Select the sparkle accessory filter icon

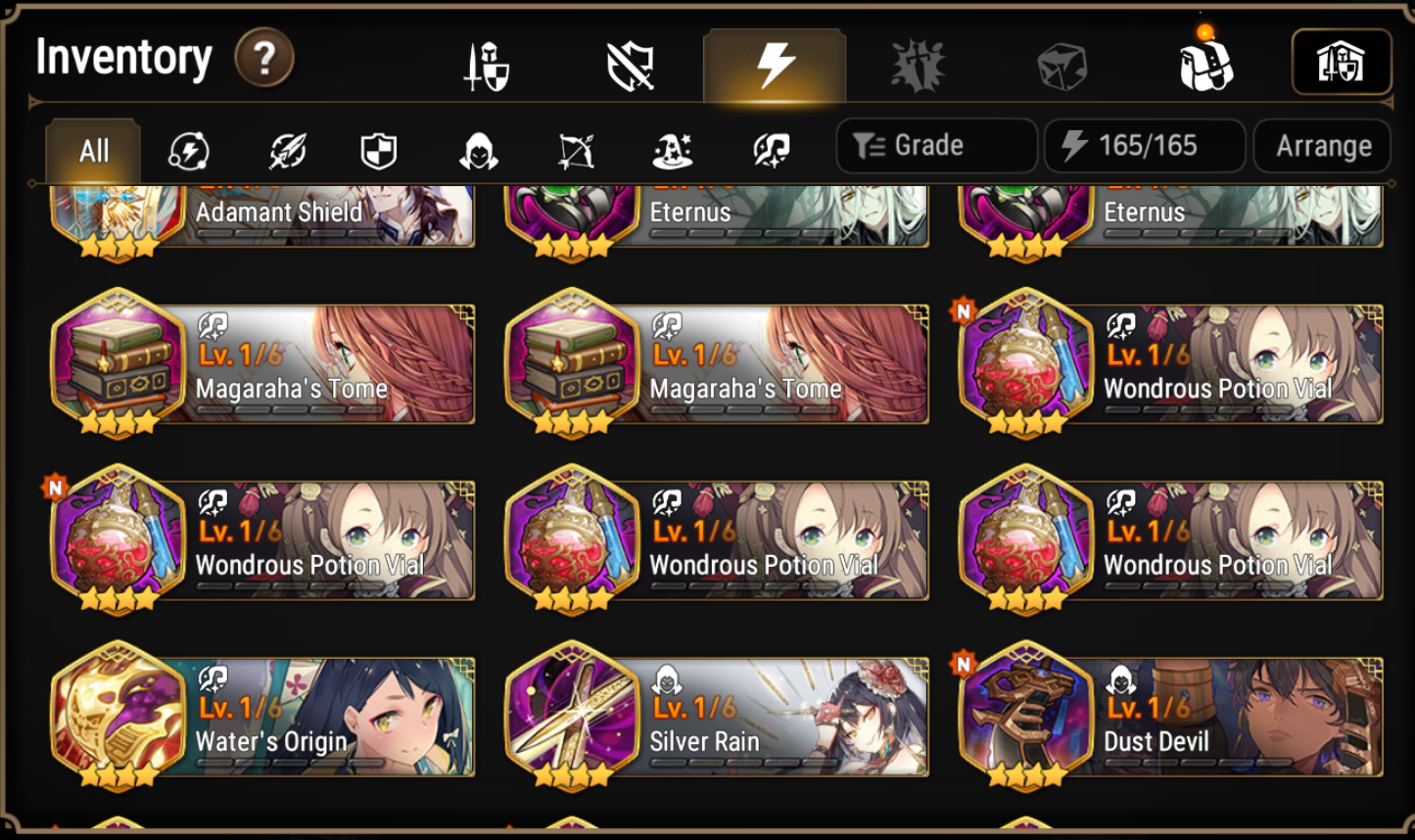[x=772, y=149]
